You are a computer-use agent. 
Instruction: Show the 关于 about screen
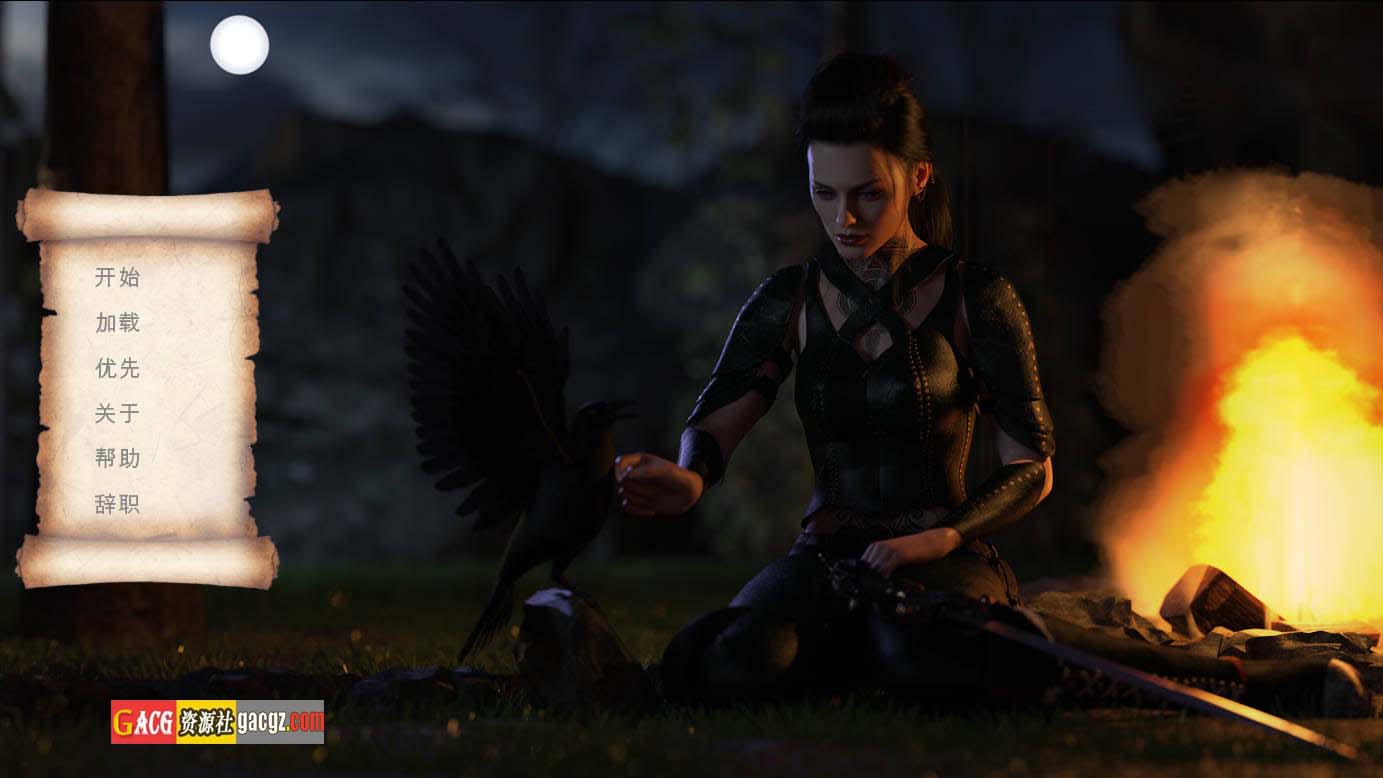[x=117, y=413]
